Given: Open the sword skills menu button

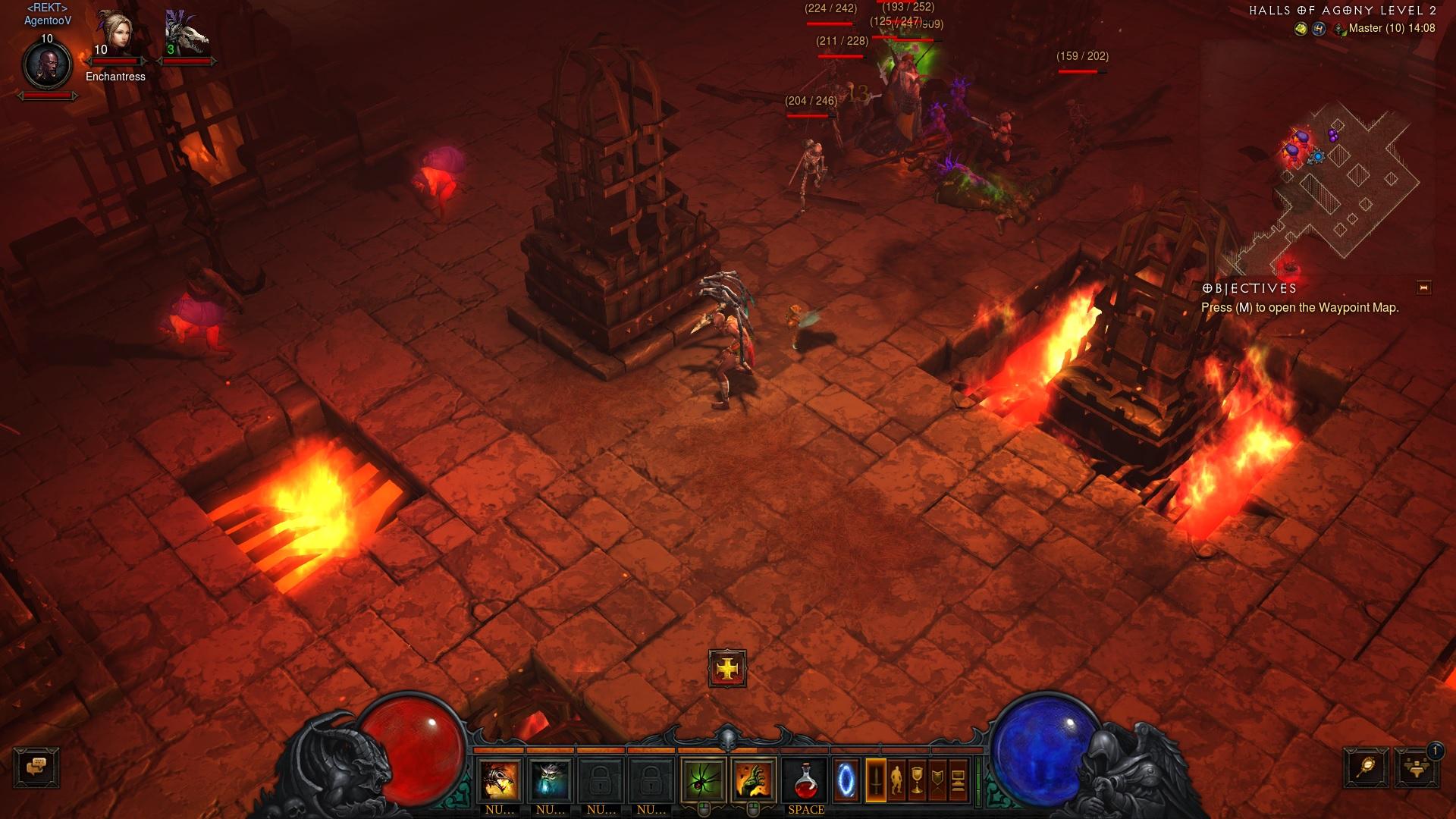Looking at the screenshot, I should pyautogui.click(x=876, y=780).
